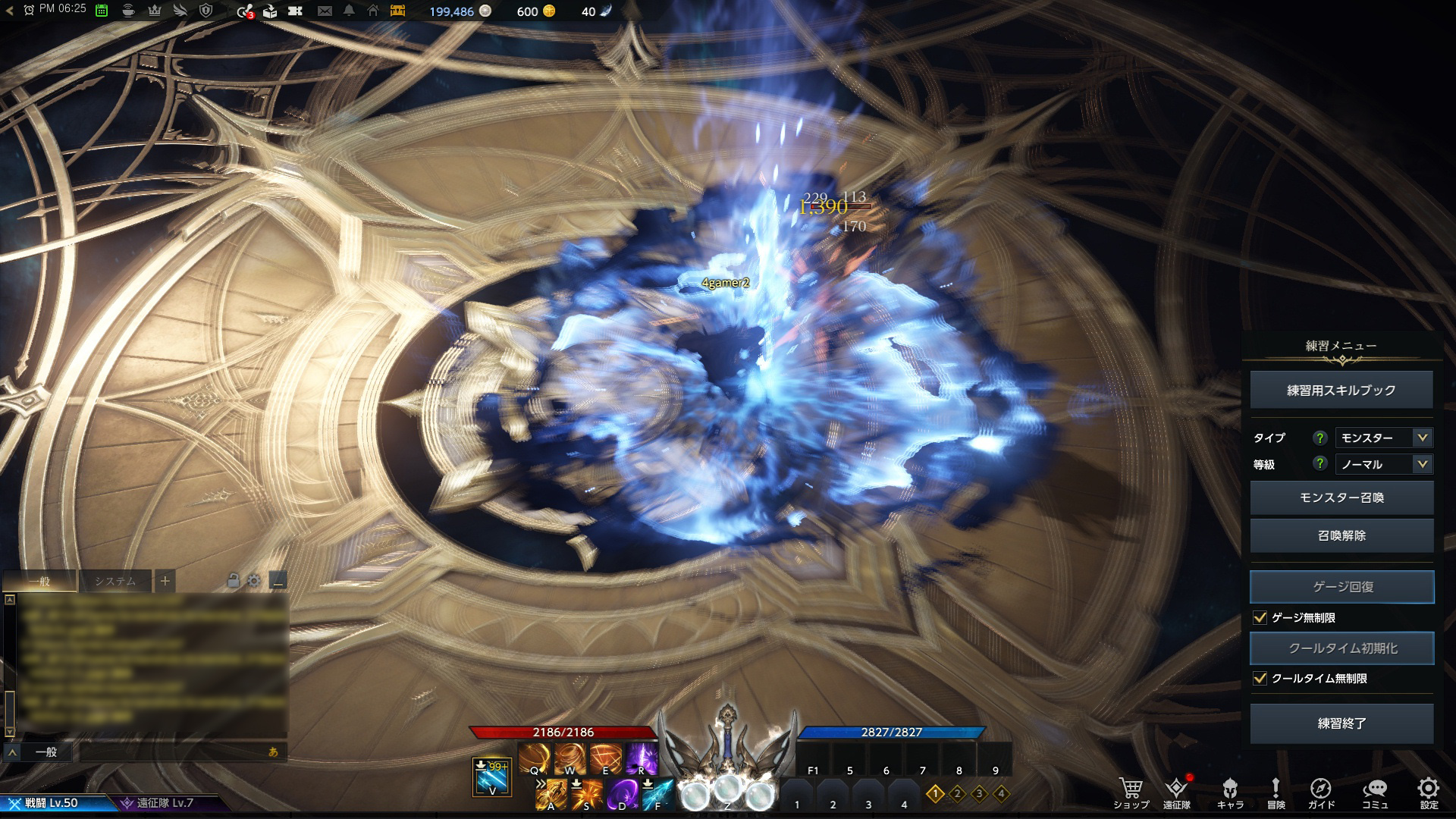Open the ガイド guide menu
Image resolution: width=1456 pixels, height=819 pixels.
click(x=1320, y=792)
